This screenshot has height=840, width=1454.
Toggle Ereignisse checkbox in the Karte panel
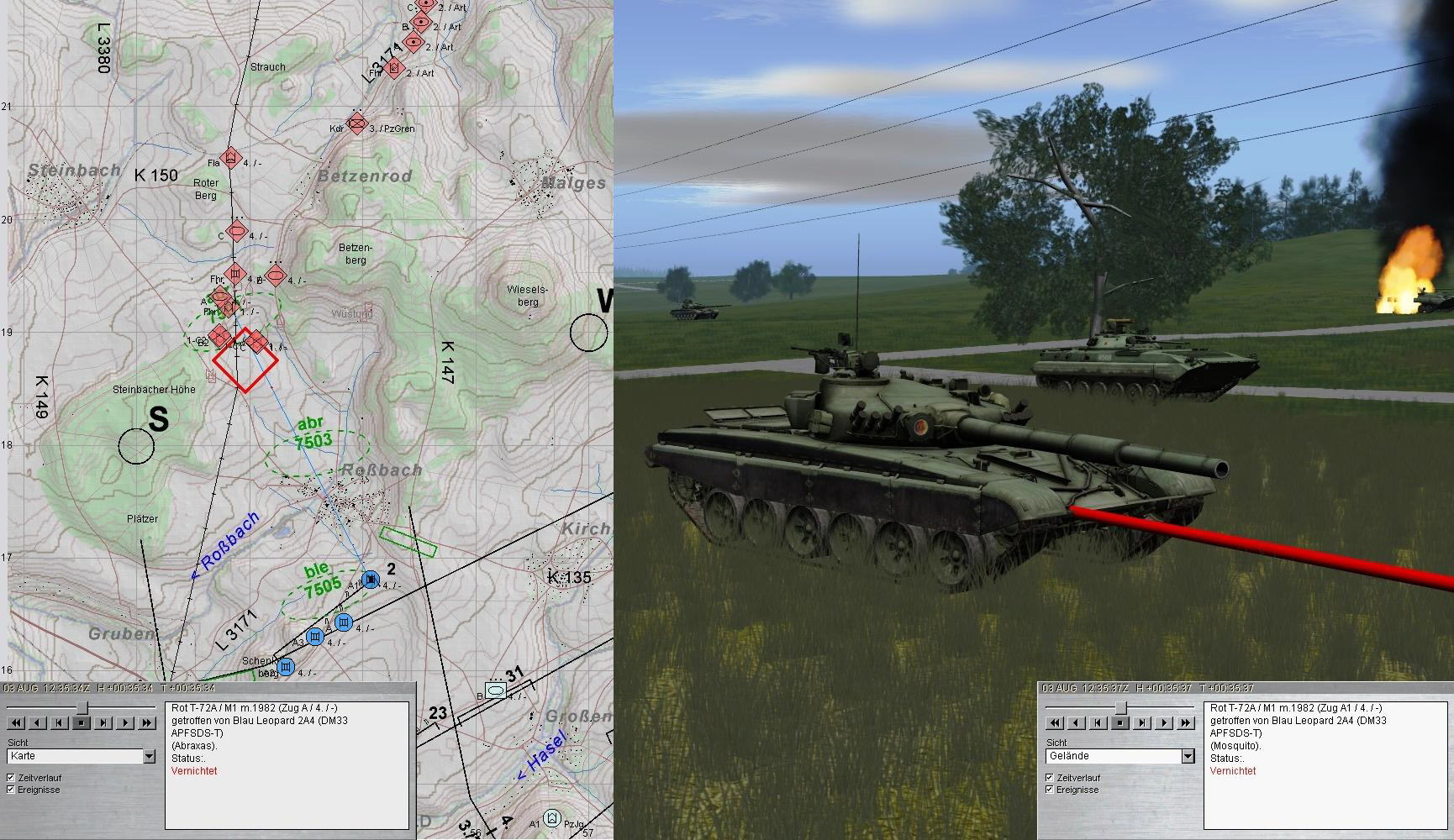[11, 790]
